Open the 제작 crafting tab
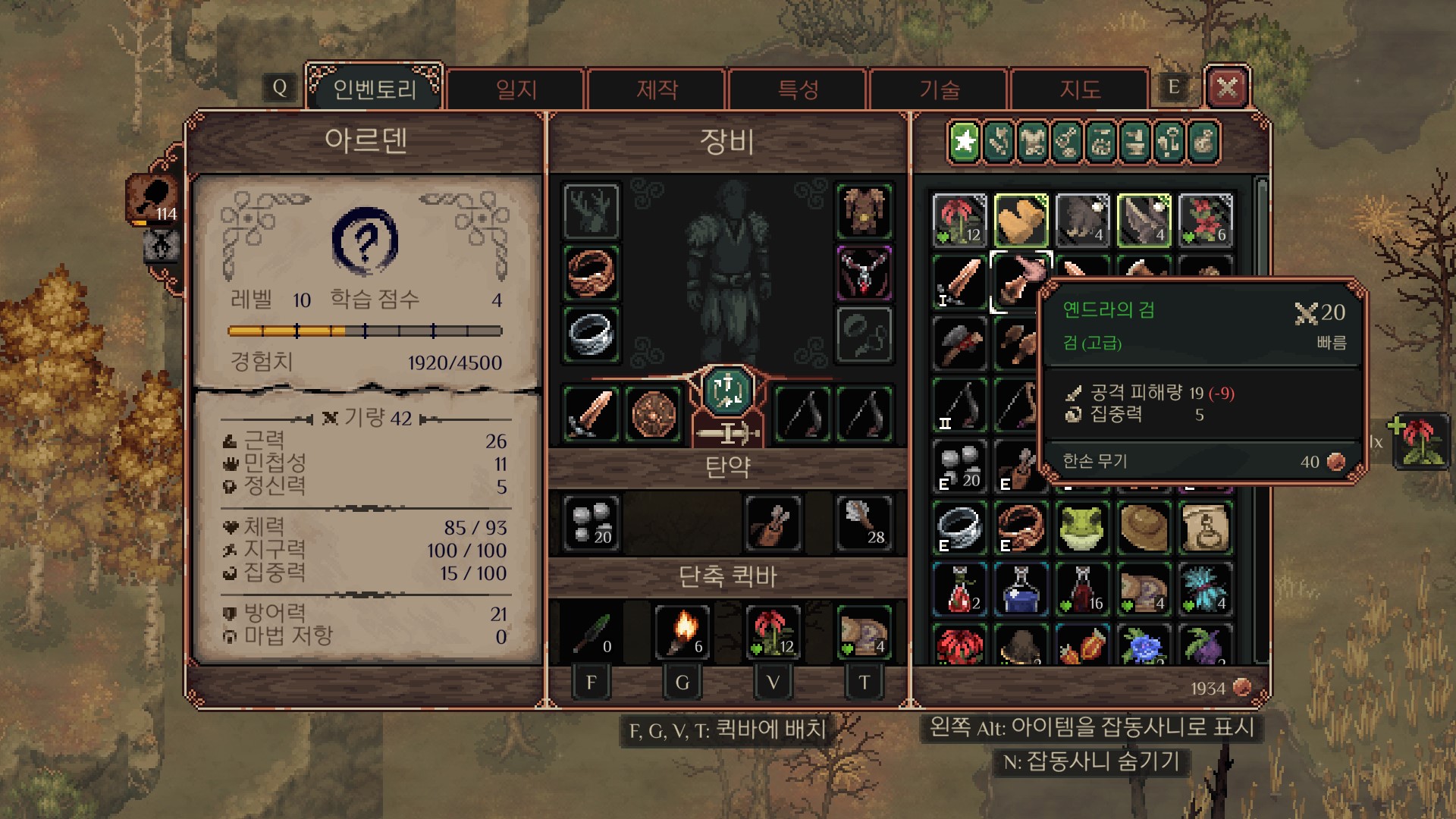Viewport: 1456px width, 819px height. (657, 89)
